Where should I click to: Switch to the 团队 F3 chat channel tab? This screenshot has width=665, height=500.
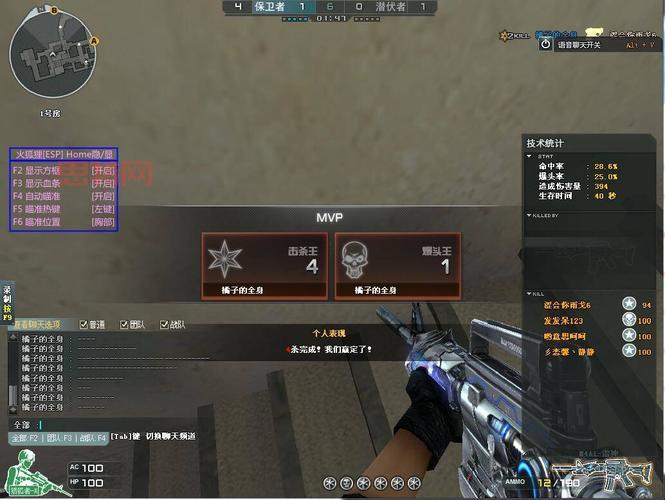60,437
